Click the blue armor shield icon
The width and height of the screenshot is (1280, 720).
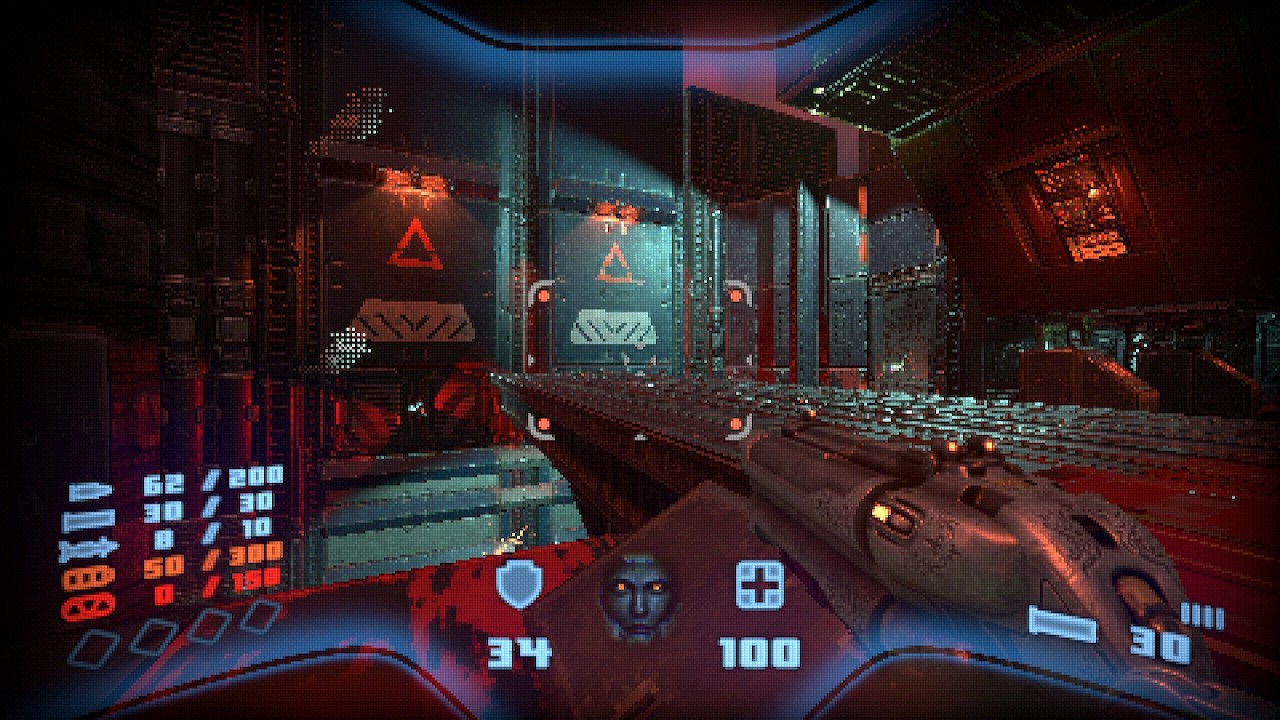pos(519,586)
